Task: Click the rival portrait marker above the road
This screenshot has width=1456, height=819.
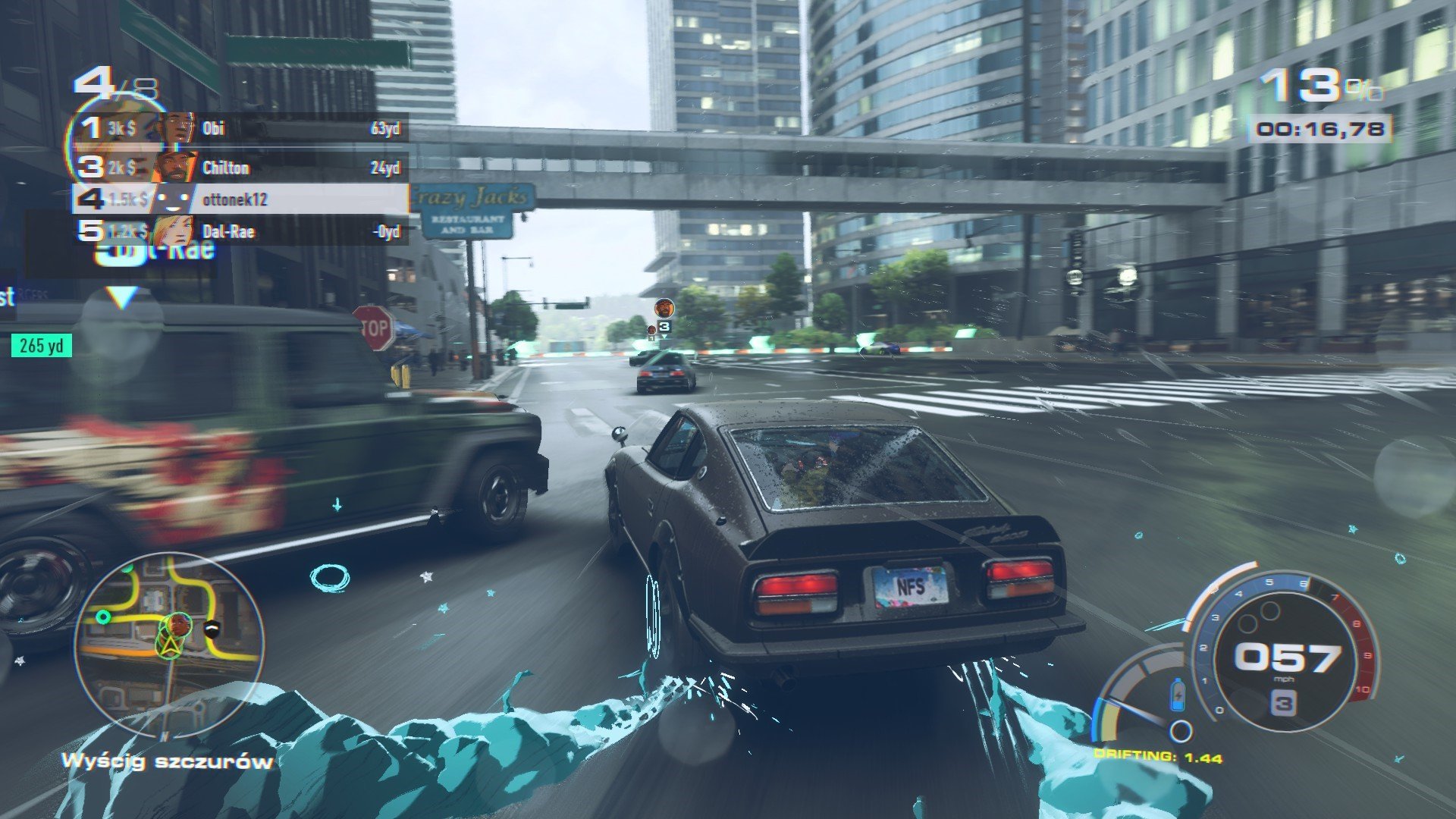Action: pos(664,307)
